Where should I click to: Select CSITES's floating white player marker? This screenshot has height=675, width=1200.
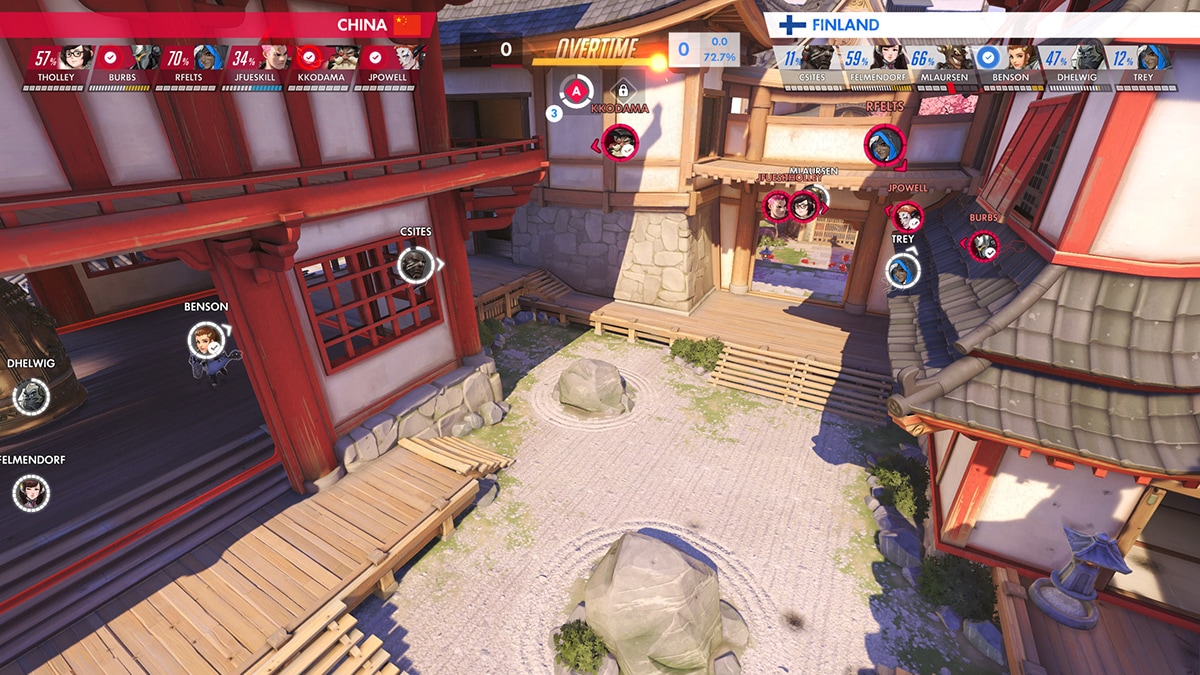pos(415,265)
